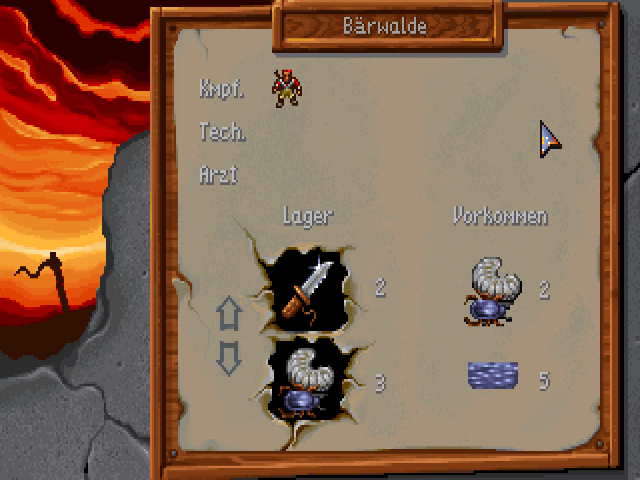Screen dimensions: 640x480
Task: Select the sword item in Lager
Action: [x=306, y=289]
